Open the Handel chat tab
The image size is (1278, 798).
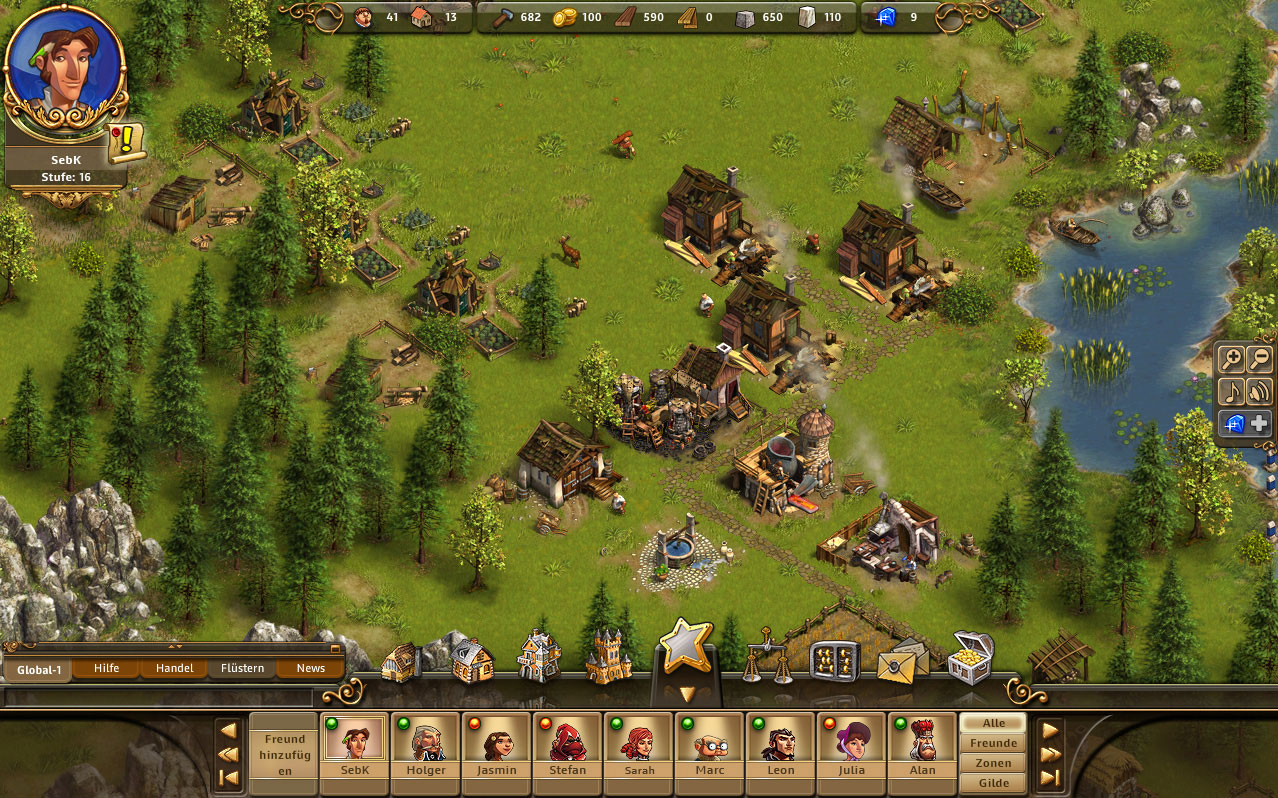coord(174,668)
